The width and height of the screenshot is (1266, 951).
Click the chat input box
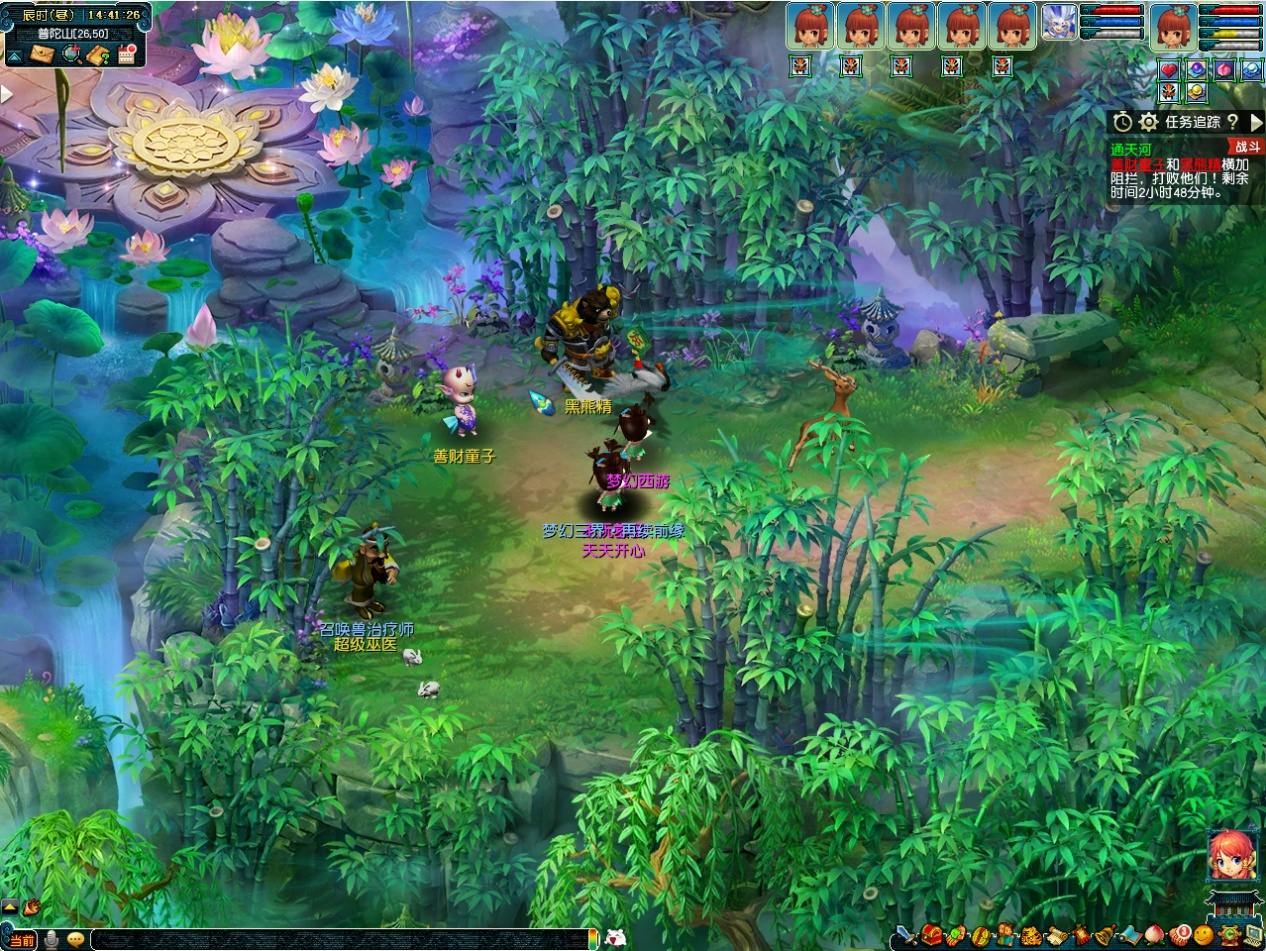[x=340, y=939]
